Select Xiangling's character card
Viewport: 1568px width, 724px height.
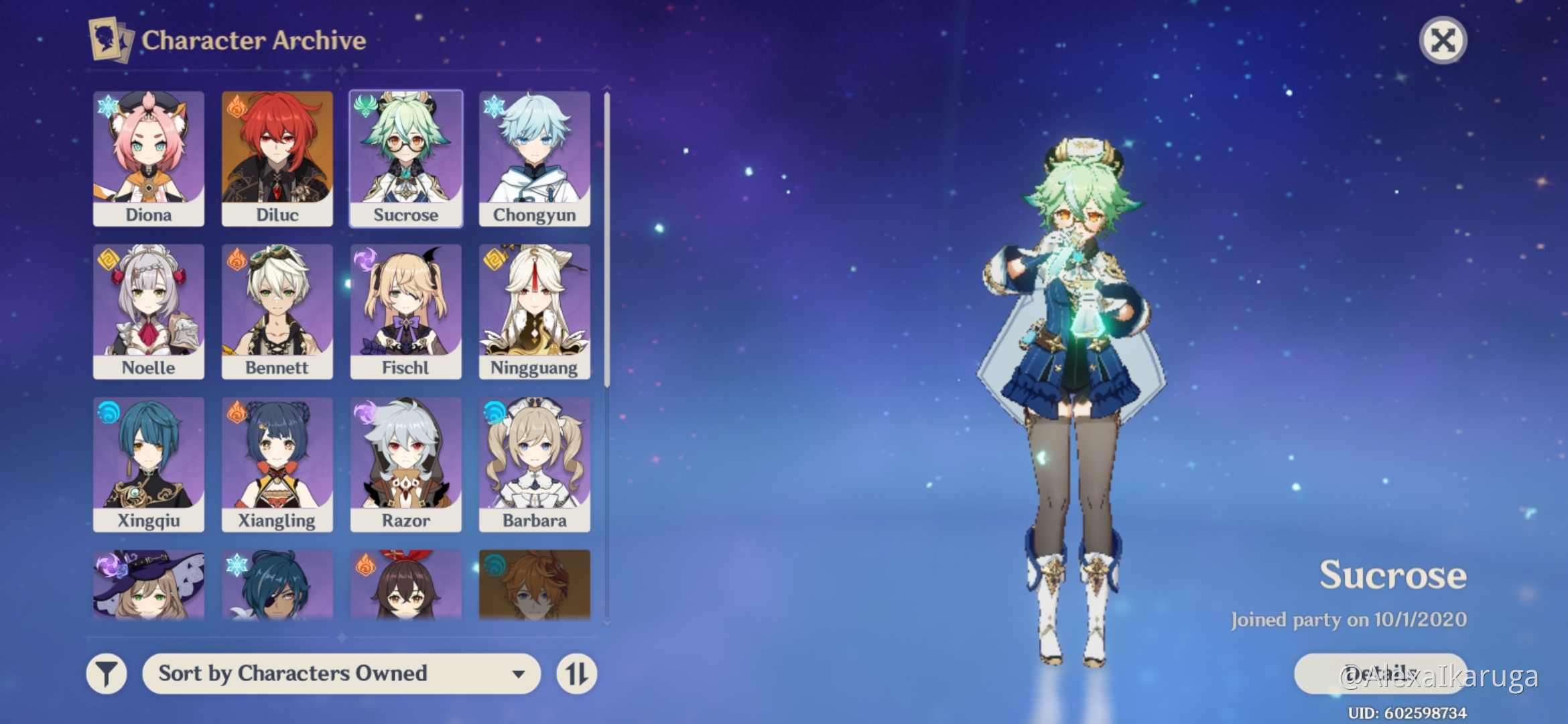(277, 461)
